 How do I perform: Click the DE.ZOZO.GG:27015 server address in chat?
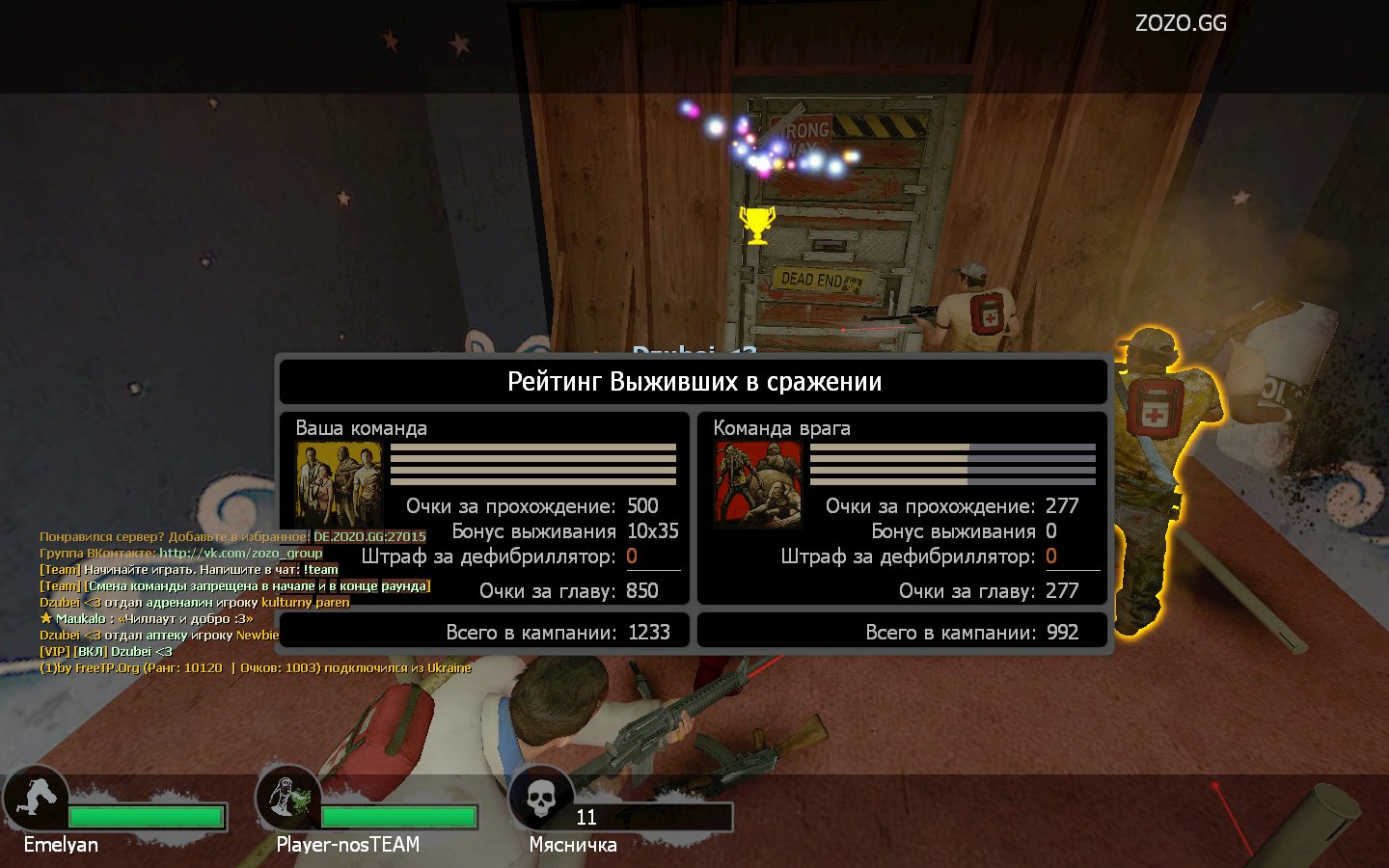pos(369,536)
